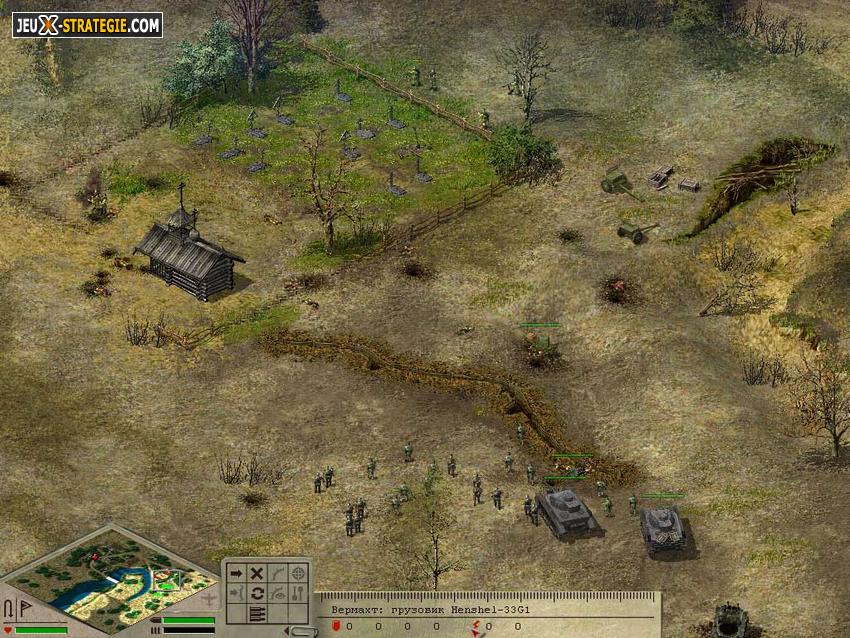The image size is (850, 638).
Task: Activate the X stop command
Action: coord(256,573)
